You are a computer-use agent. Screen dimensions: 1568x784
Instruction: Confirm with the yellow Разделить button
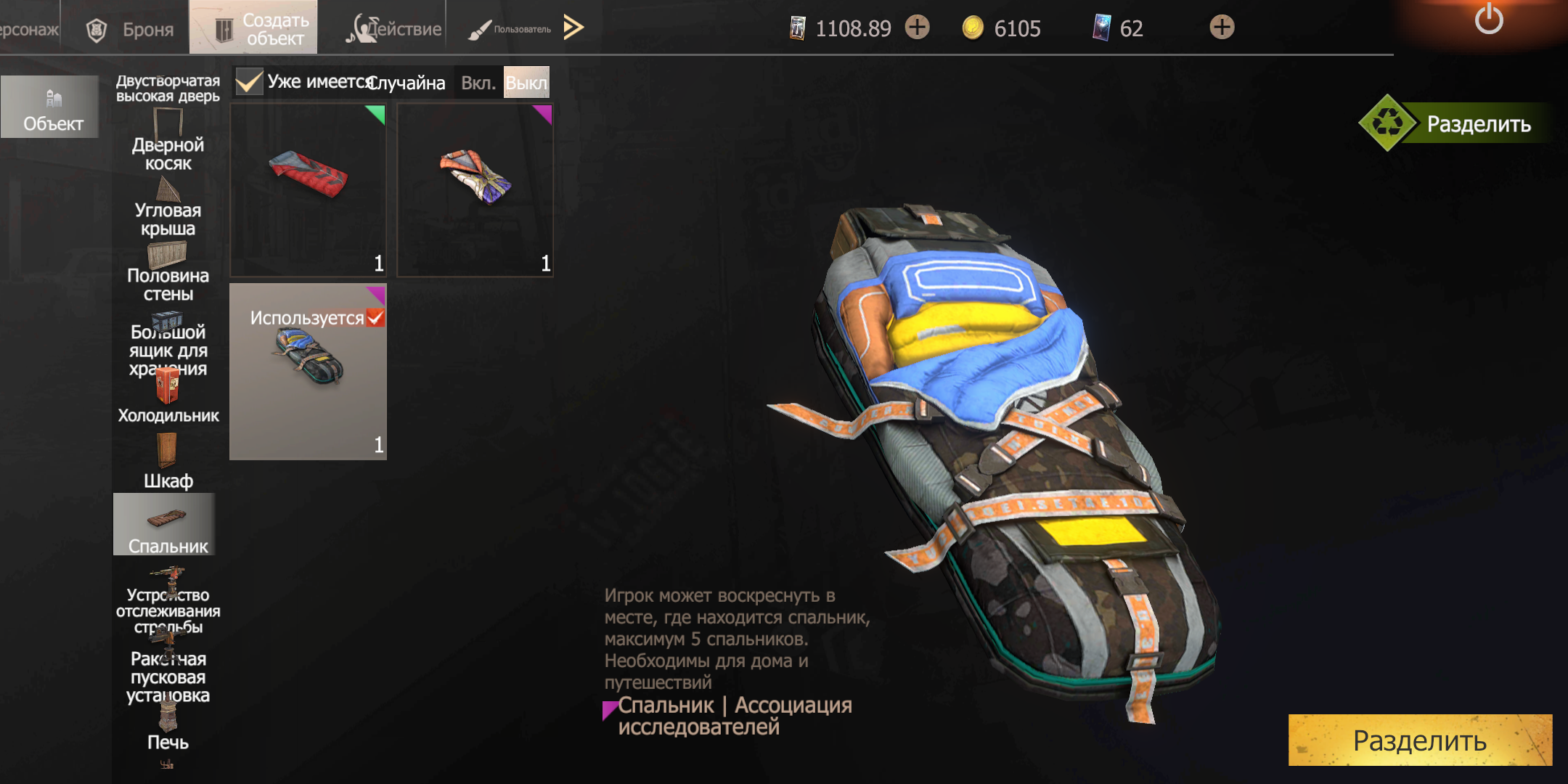click(x=1420, y=740)
